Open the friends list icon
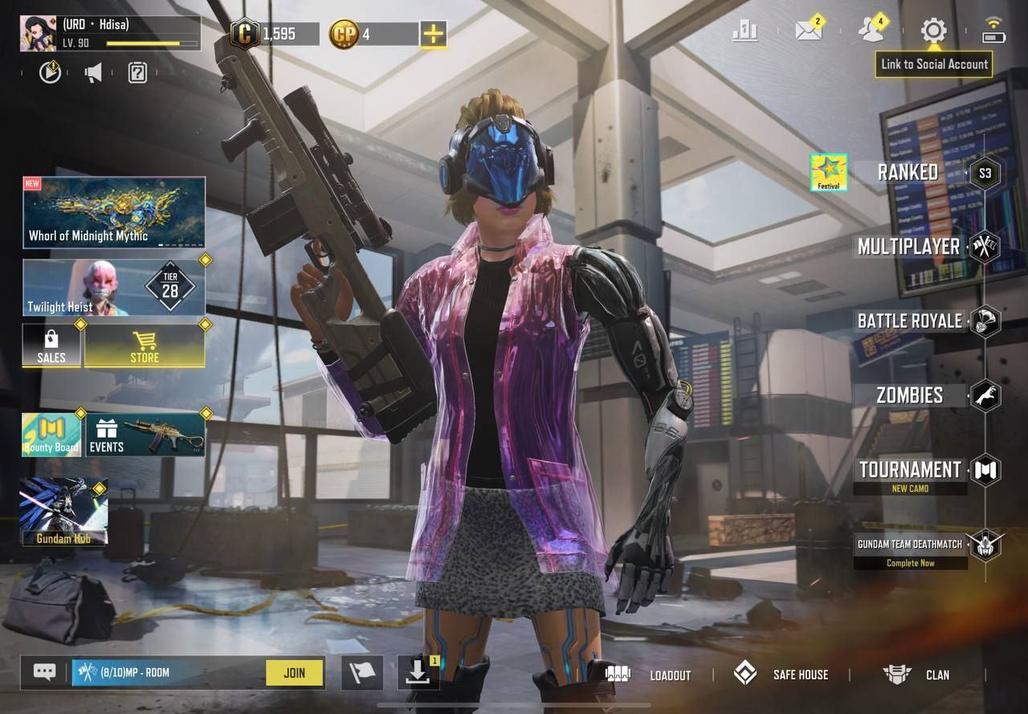 [871, 30]
